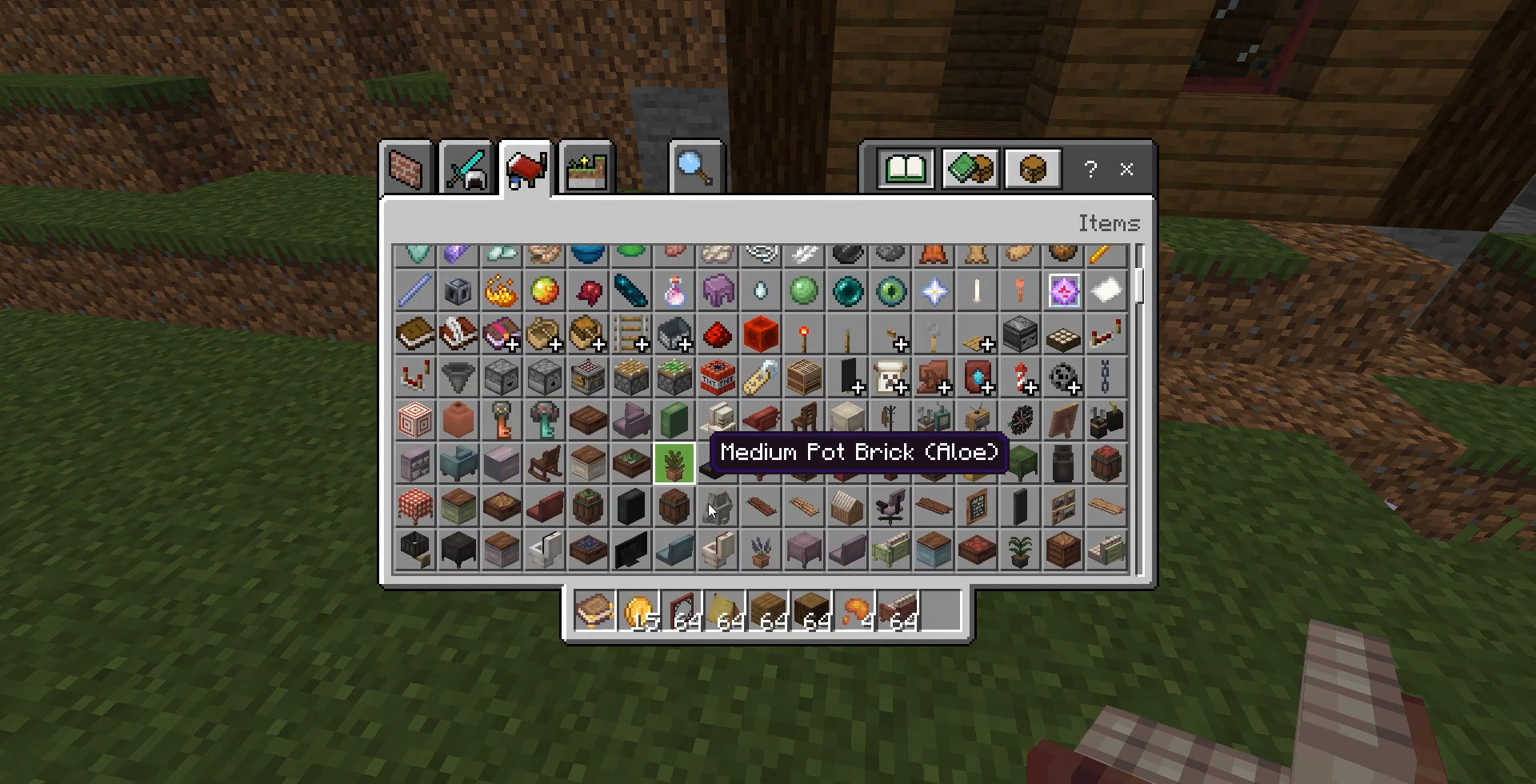The width and height of the screenshot is (1536, 784).
Task: Pick the pink potion bottle
Action: coord(674,291)
